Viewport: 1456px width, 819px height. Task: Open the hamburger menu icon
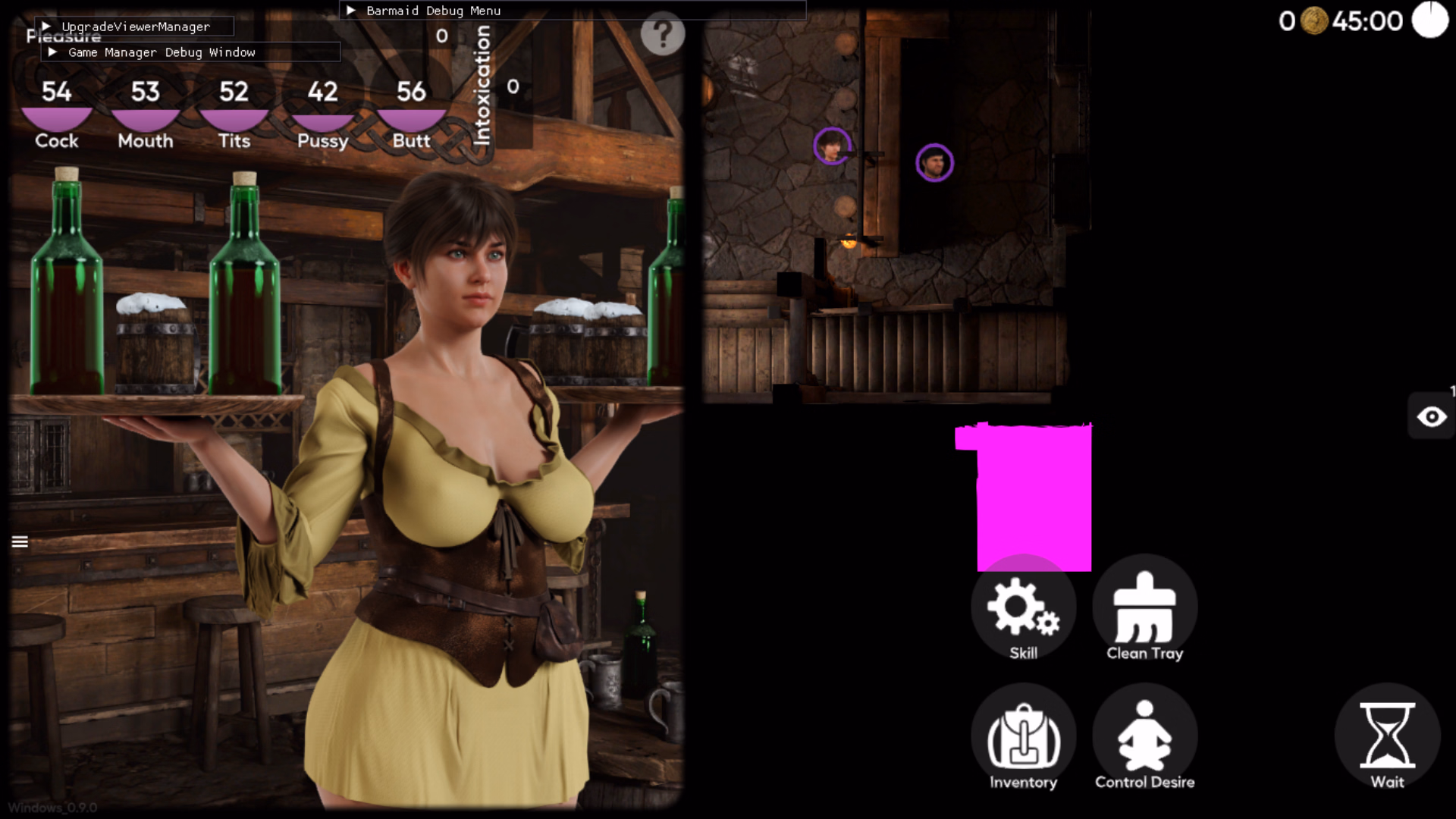[x=20, y=541]
